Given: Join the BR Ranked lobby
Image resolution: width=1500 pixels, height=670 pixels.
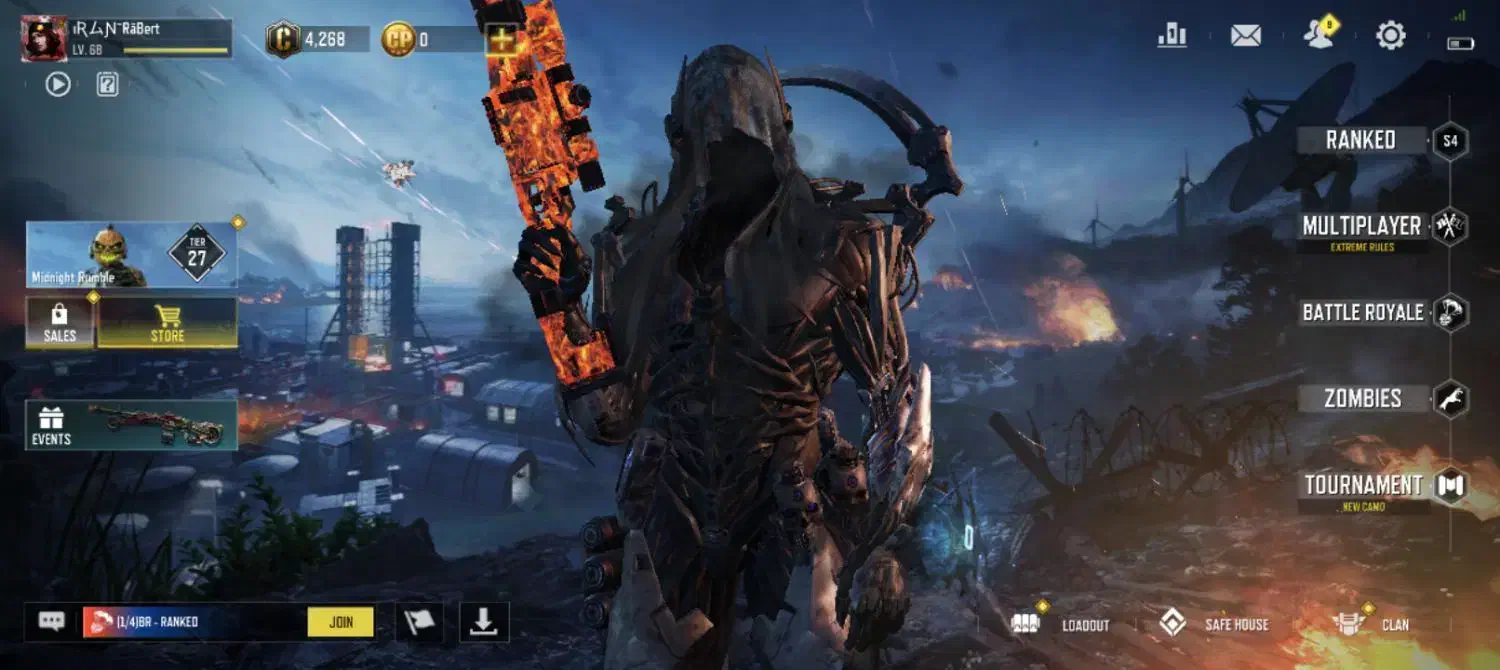Looking at the screenshot, I should tap(341, 622).
